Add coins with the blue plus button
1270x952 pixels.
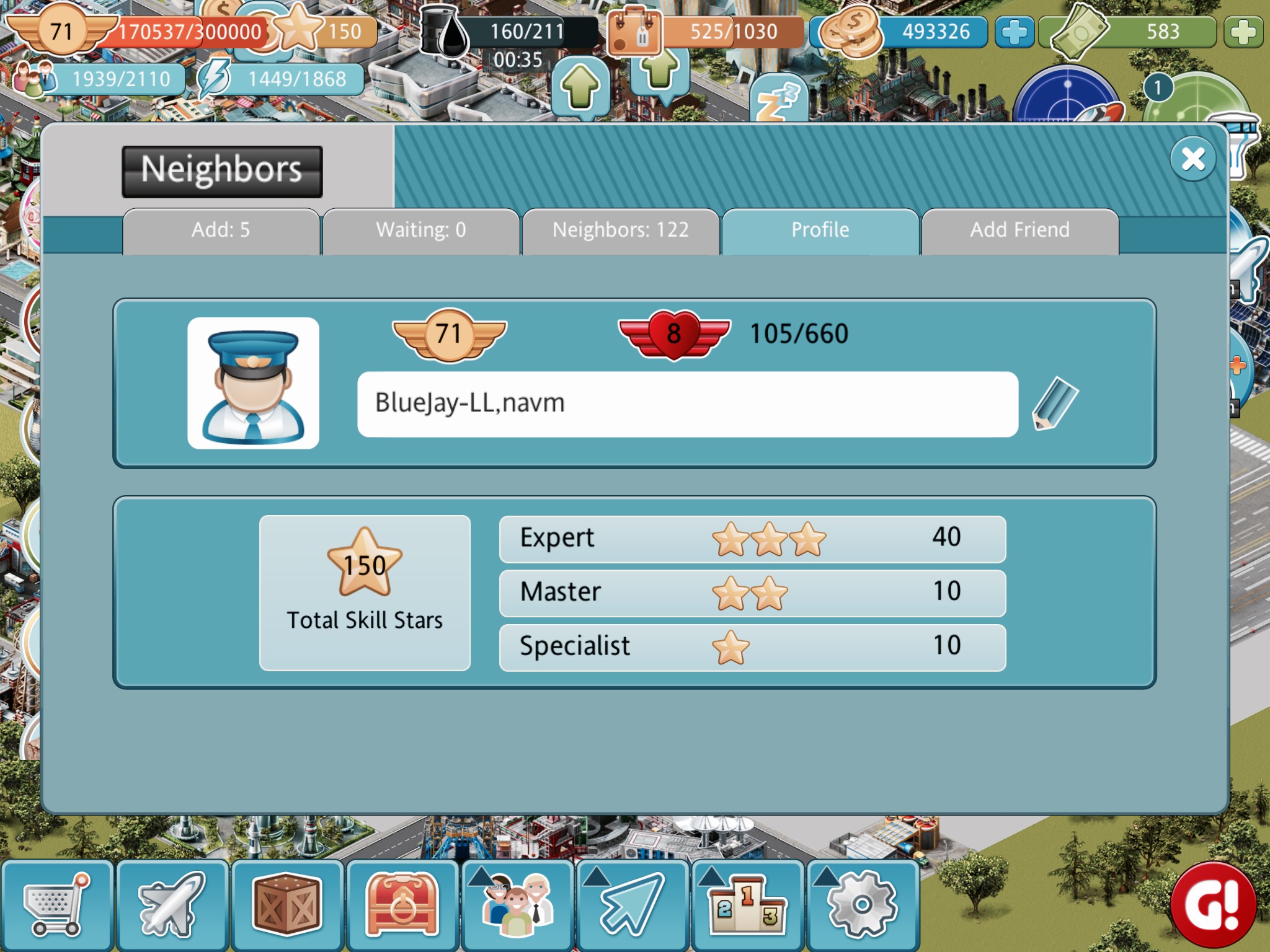point(1015,32)
